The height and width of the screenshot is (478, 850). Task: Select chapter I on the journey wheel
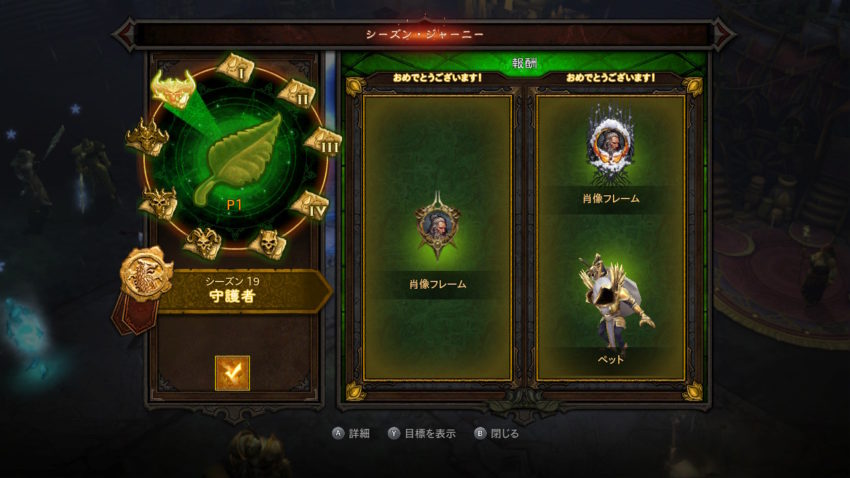click(237, 69)
